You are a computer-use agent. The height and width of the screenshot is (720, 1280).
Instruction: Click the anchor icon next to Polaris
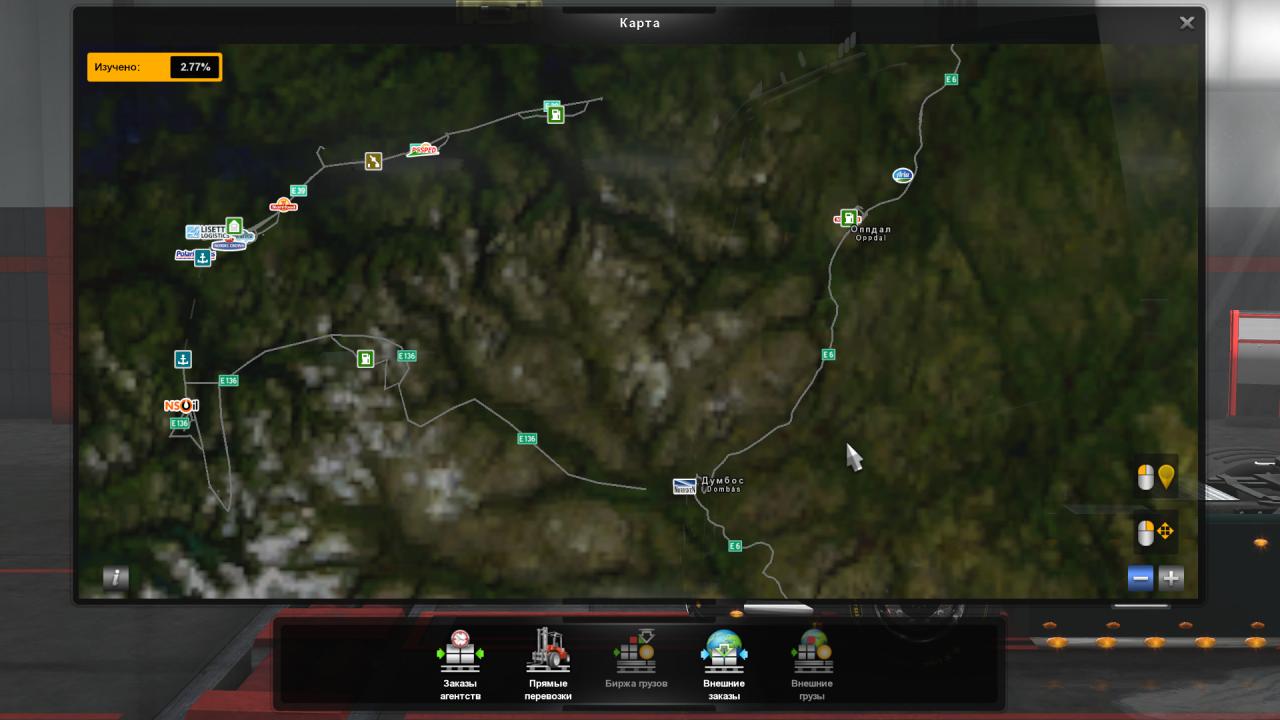pyautogui.click(x=202, y=258)
